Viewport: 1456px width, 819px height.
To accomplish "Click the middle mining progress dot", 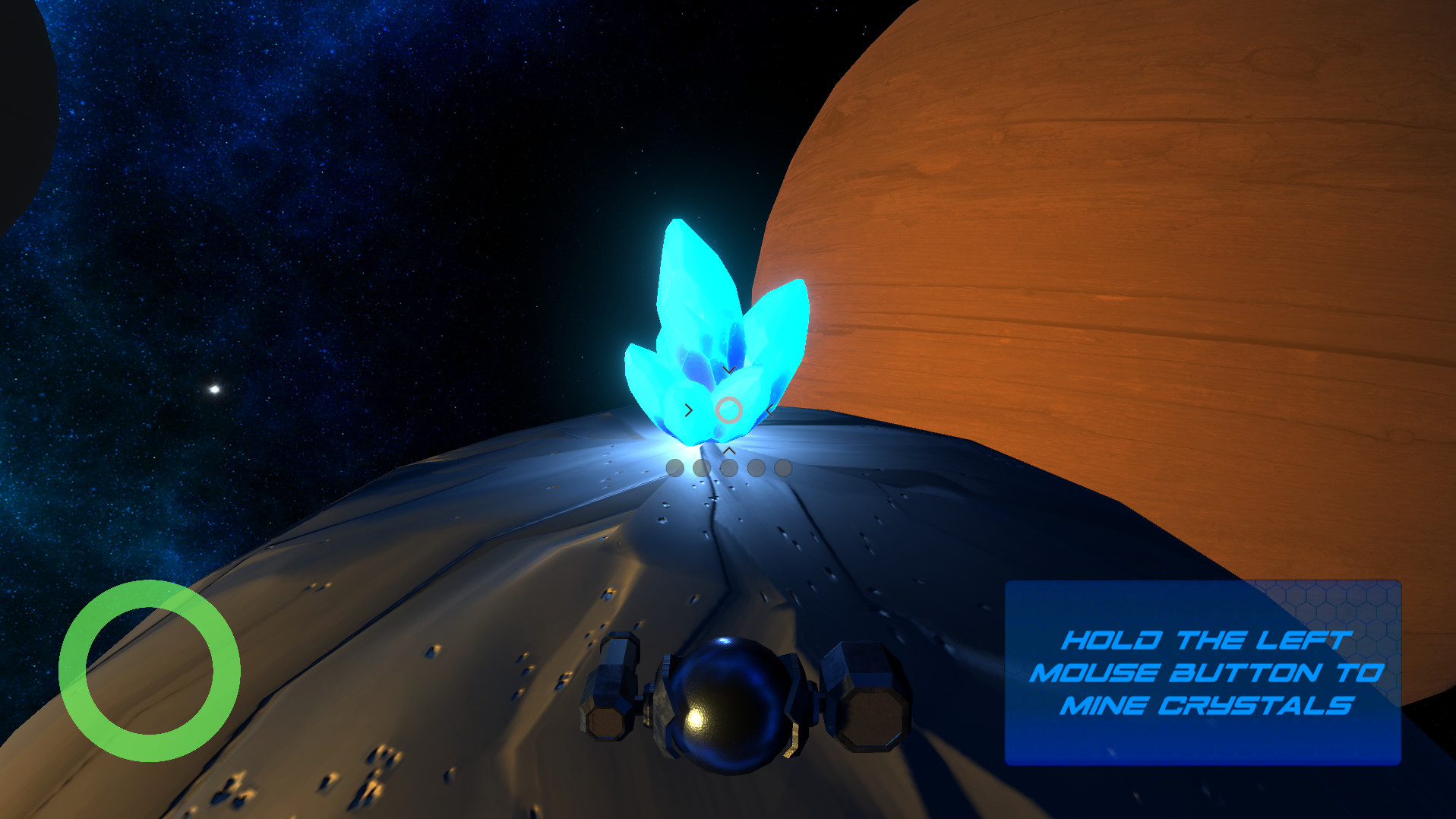I will pyautogui.click(x=729, y=467).
